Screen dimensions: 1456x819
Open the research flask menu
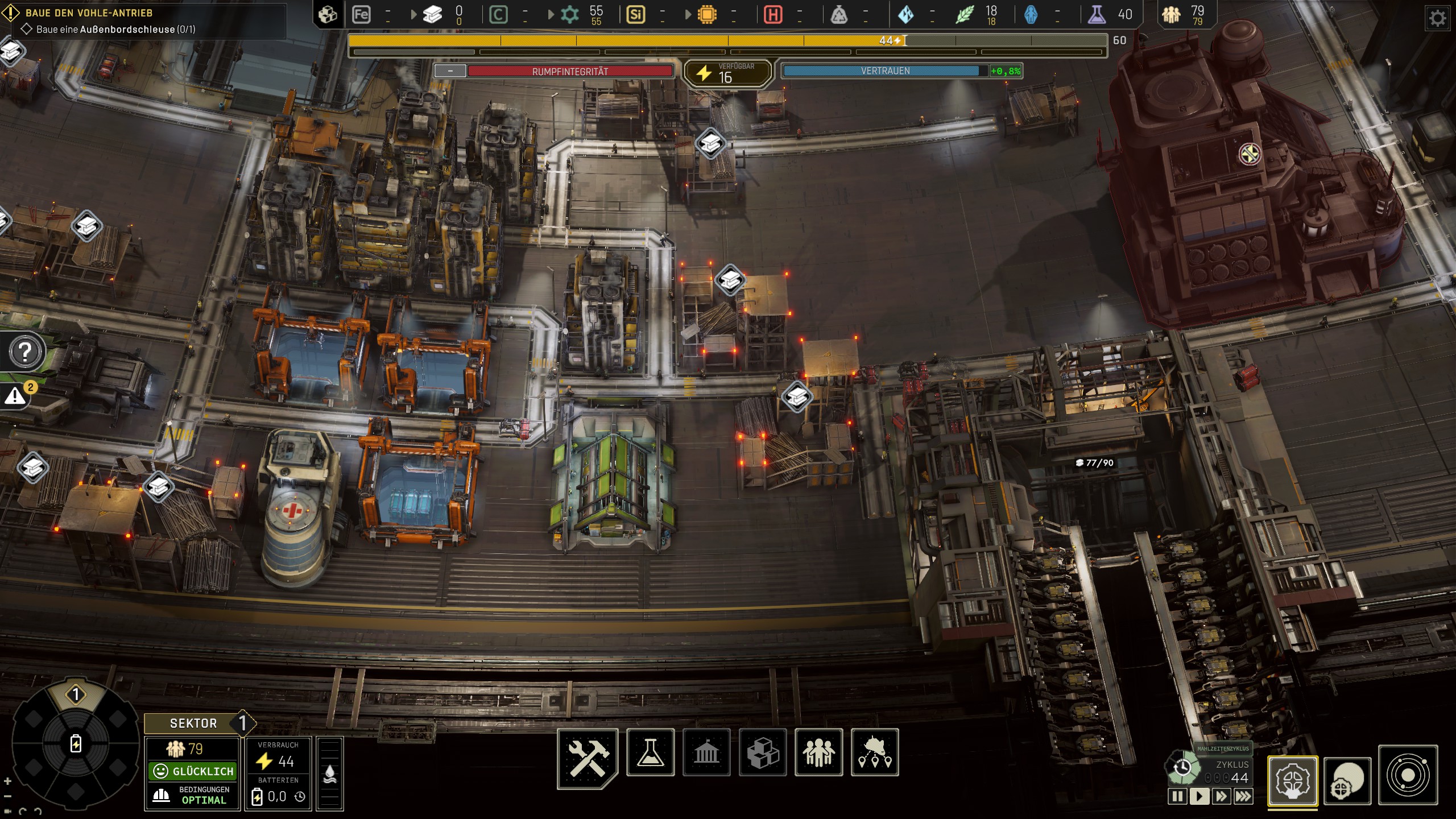(650, 752)
